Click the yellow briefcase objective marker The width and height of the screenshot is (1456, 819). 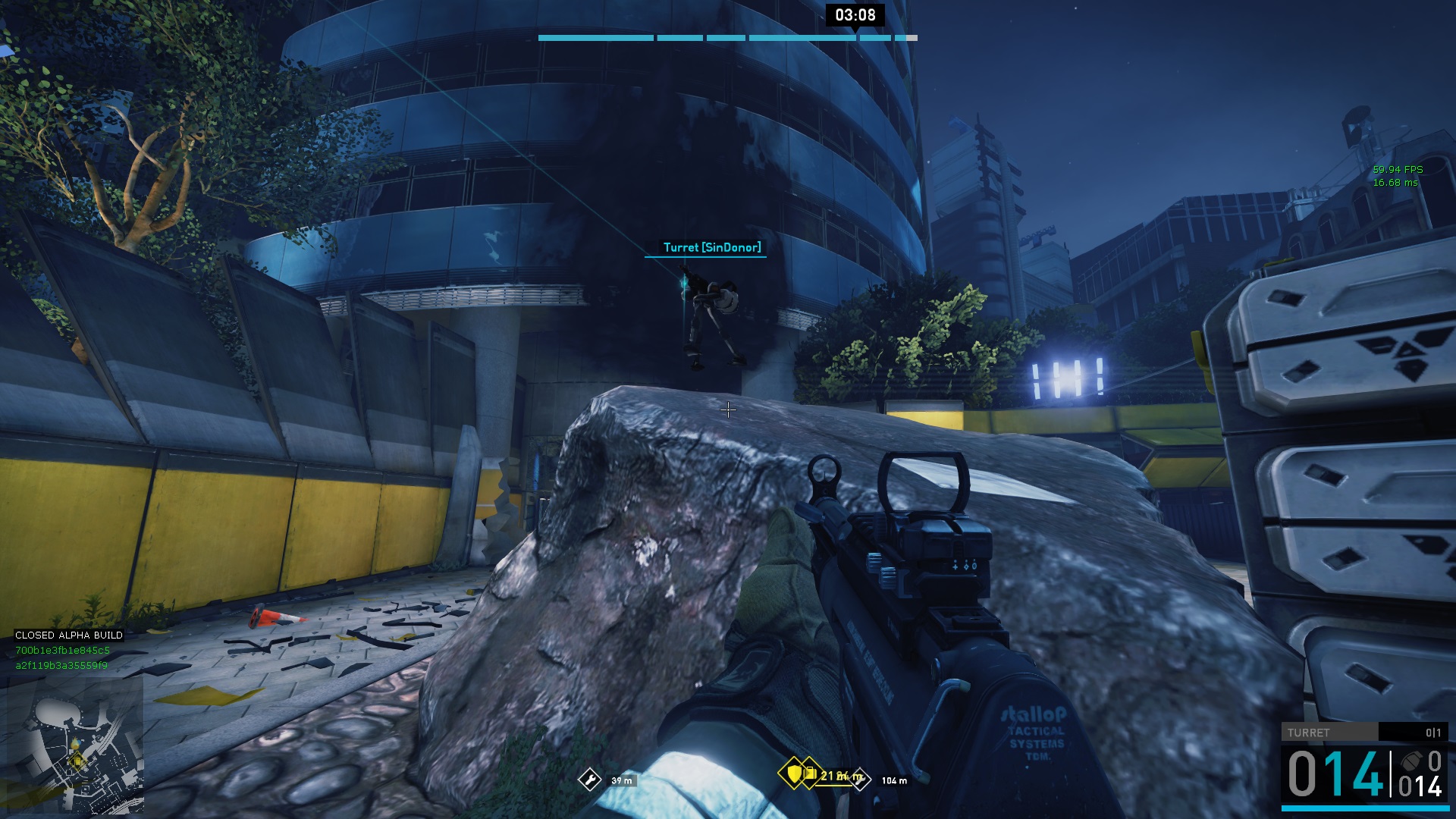(811, 774)
